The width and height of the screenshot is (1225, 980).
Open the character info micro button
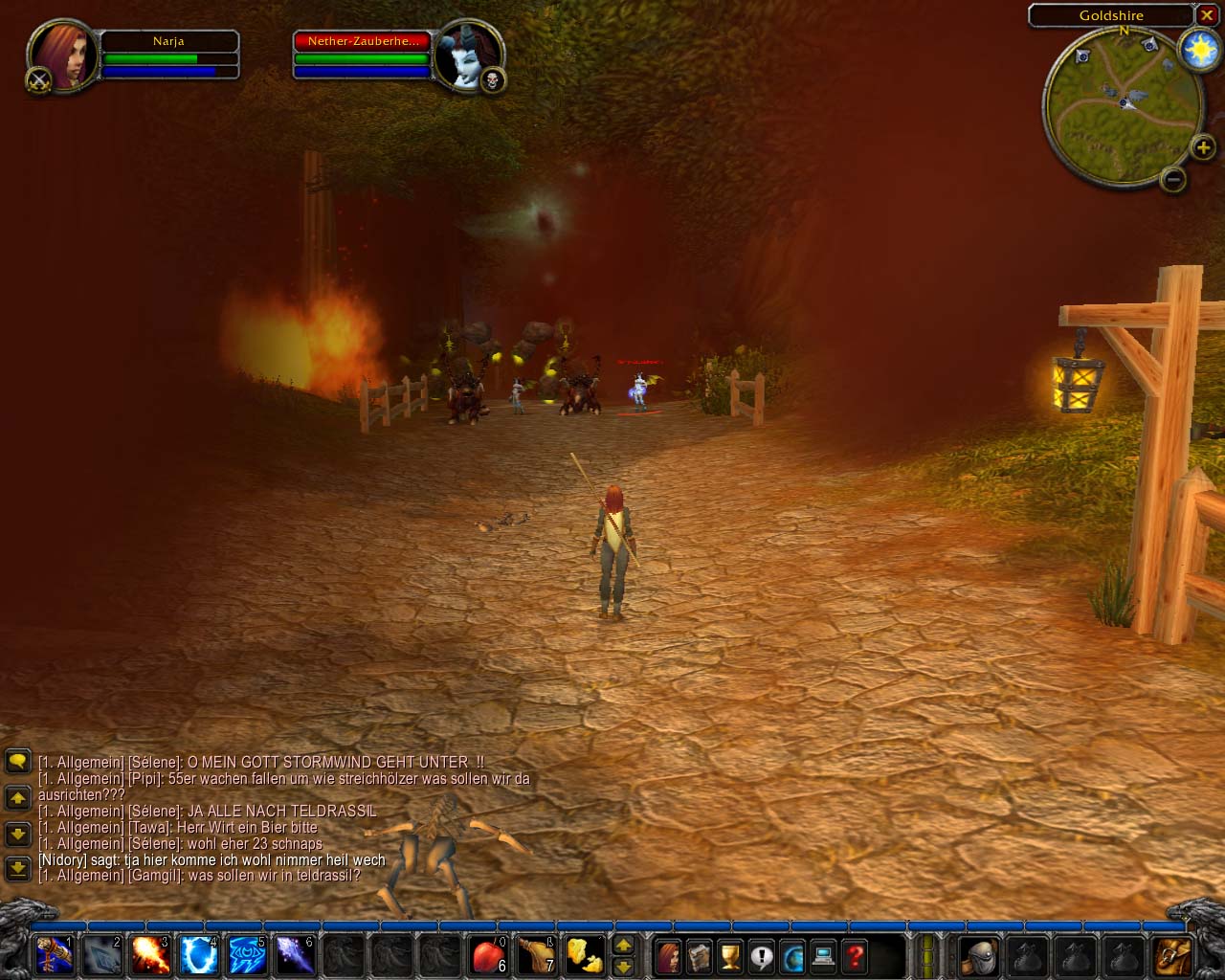pos(669,956)
